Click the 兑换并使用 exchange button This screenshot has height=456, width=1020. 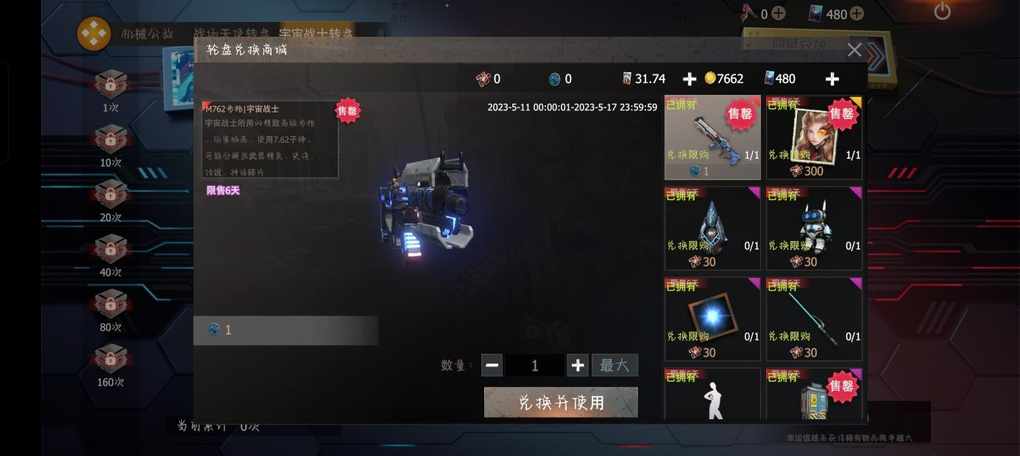[x=560, y=402]
